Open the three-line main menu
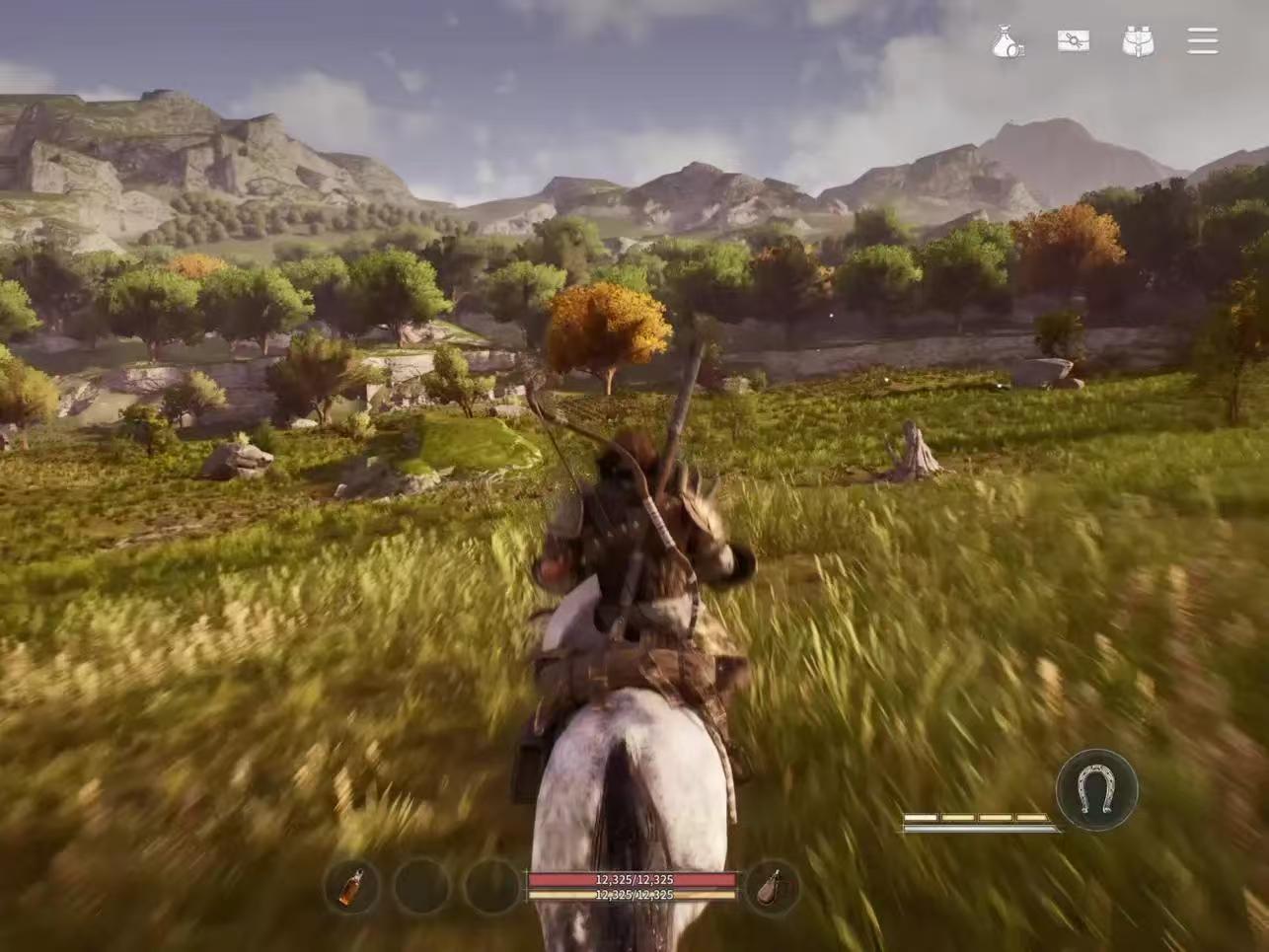The image size is (1269, 952). click(x=1202, y=40)
